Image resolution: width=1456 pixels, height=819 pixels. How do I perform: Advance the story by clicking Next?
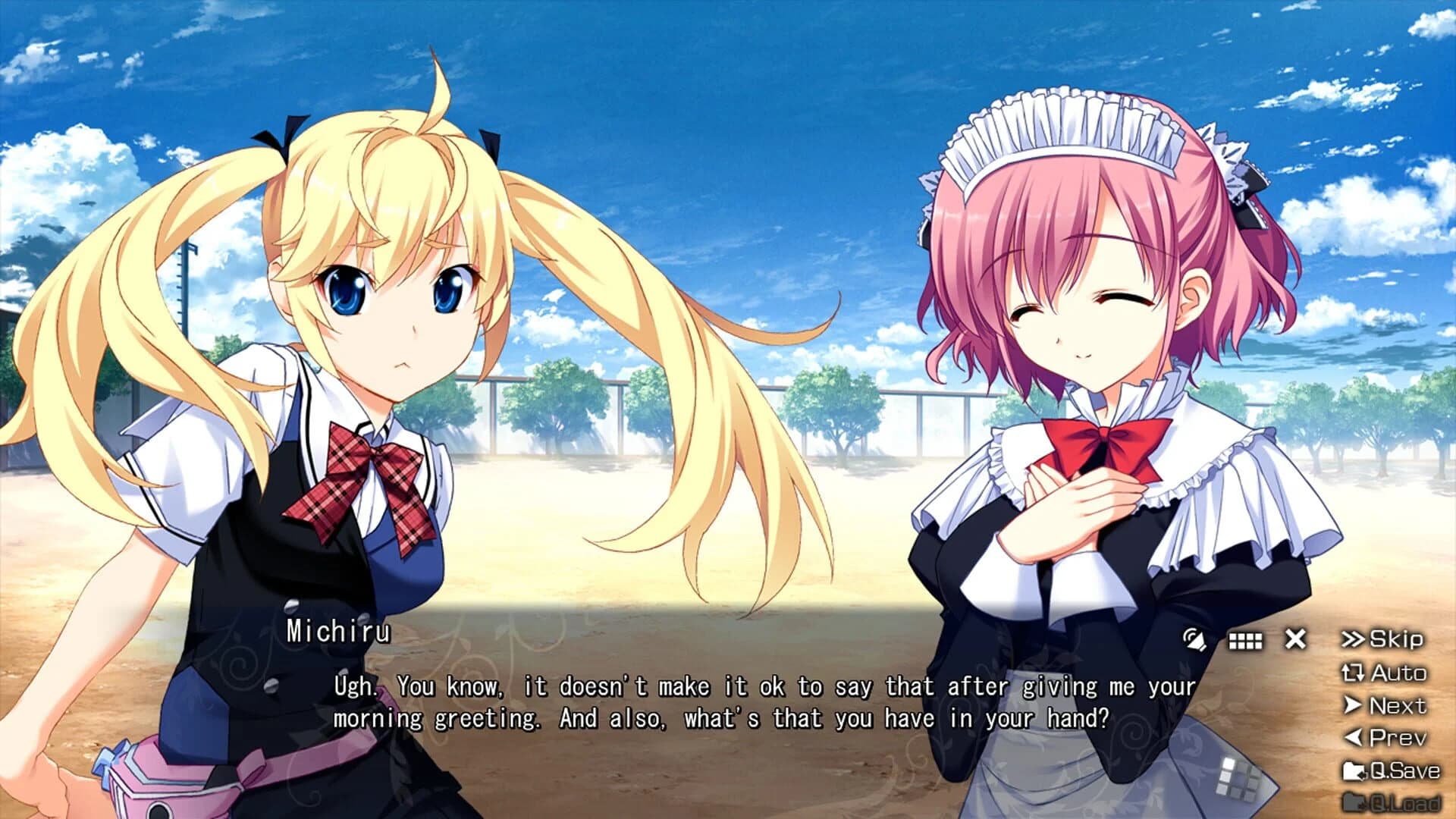point(1399,705)
